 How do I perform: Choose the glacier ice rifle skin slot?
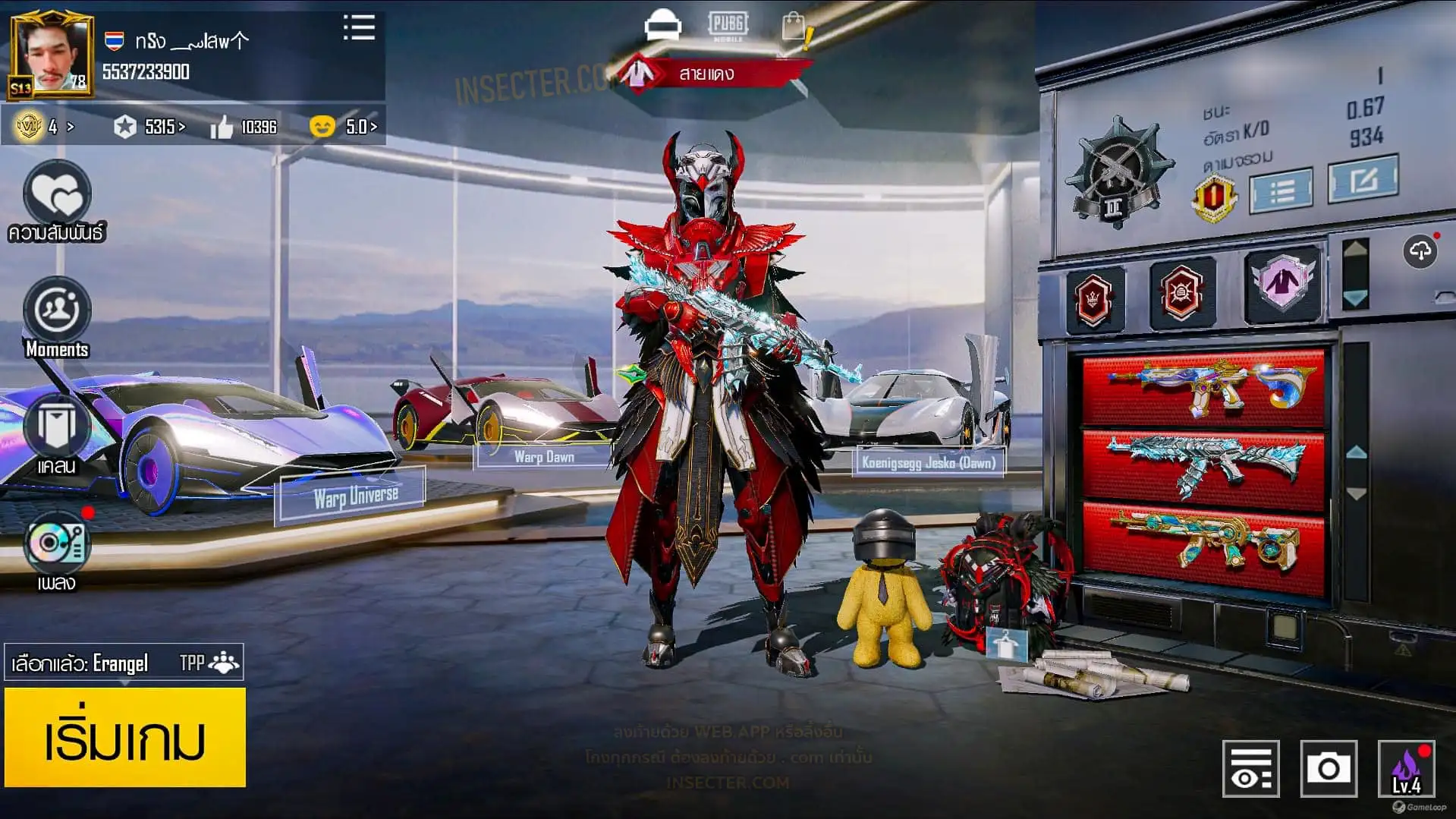tap(1204, 465)
